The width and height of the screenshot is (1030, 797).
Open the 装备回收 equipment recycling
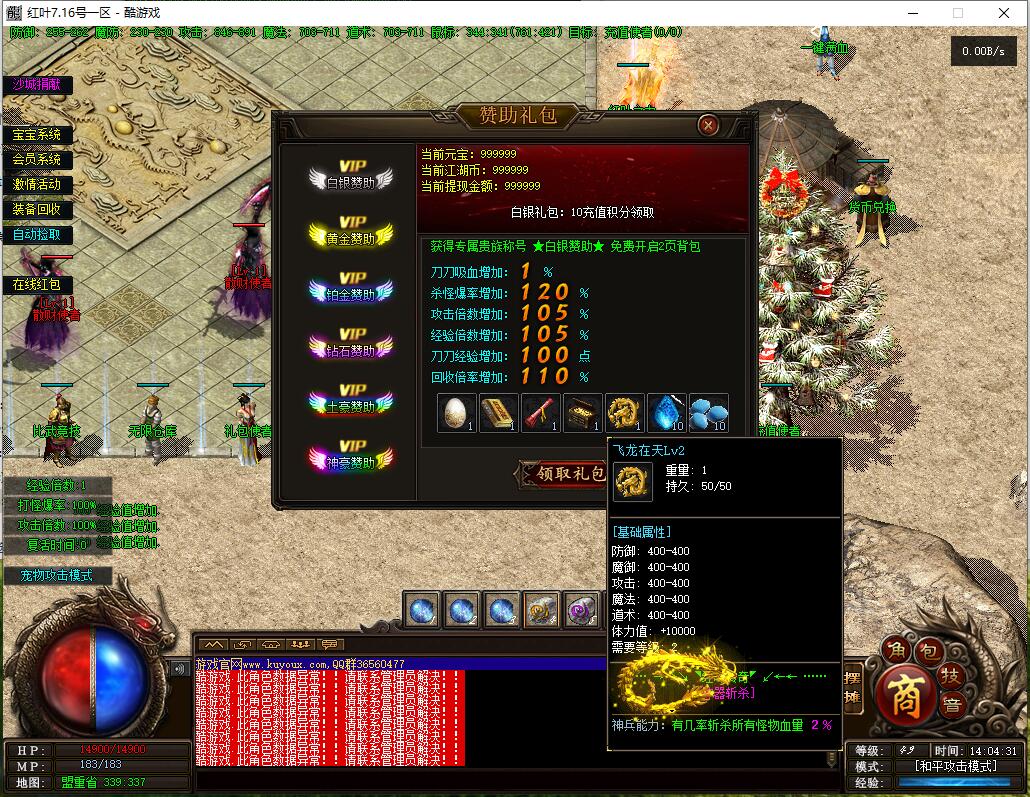click(x=37, y=210)
